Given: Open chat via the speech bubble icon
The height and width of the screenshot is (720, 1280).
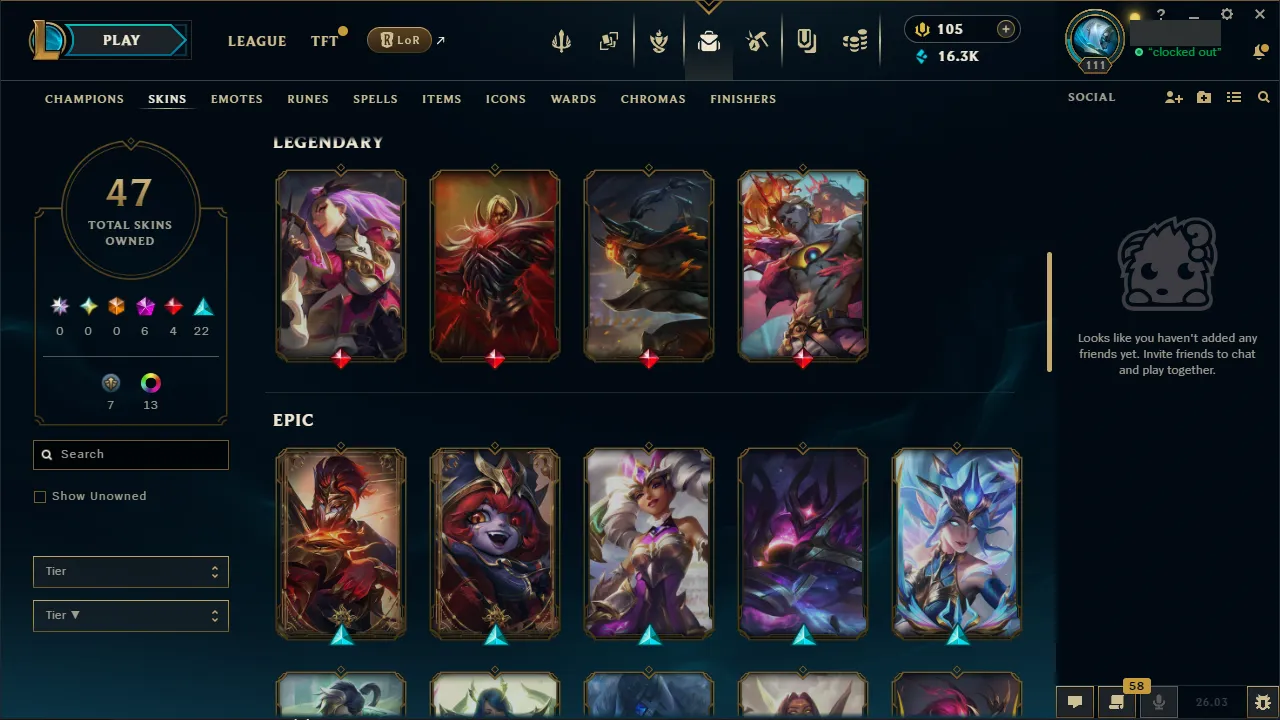Looking at the screenshot, I should click(x=1075, y=701).
